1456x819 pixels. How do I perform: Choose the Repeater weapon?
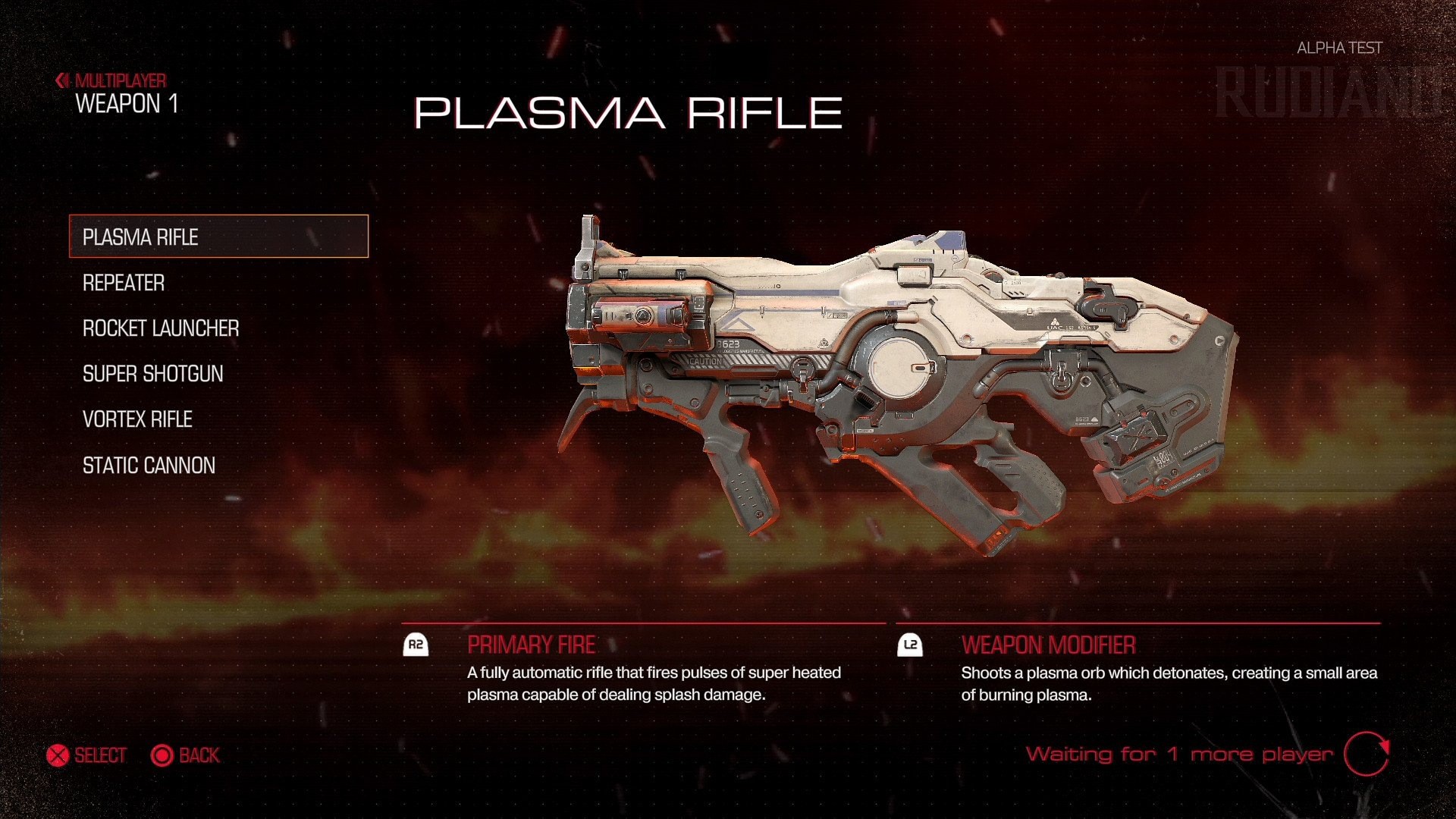(x=124, y=283)
